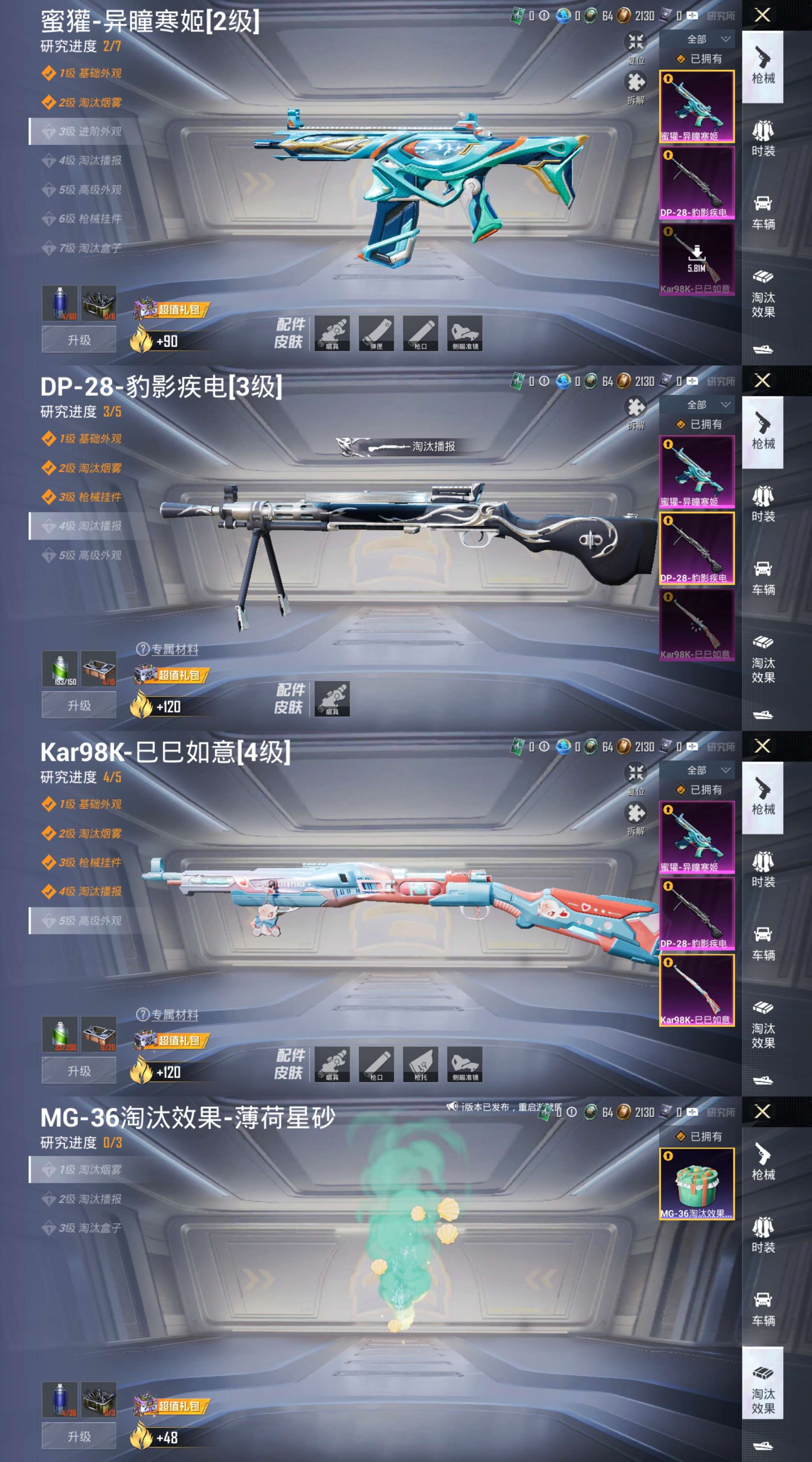Select the 1级 淘汰烟雾 level row
Image resolution: width=812 pixels, height=1462 pixels.
[x=89, y=1170]
